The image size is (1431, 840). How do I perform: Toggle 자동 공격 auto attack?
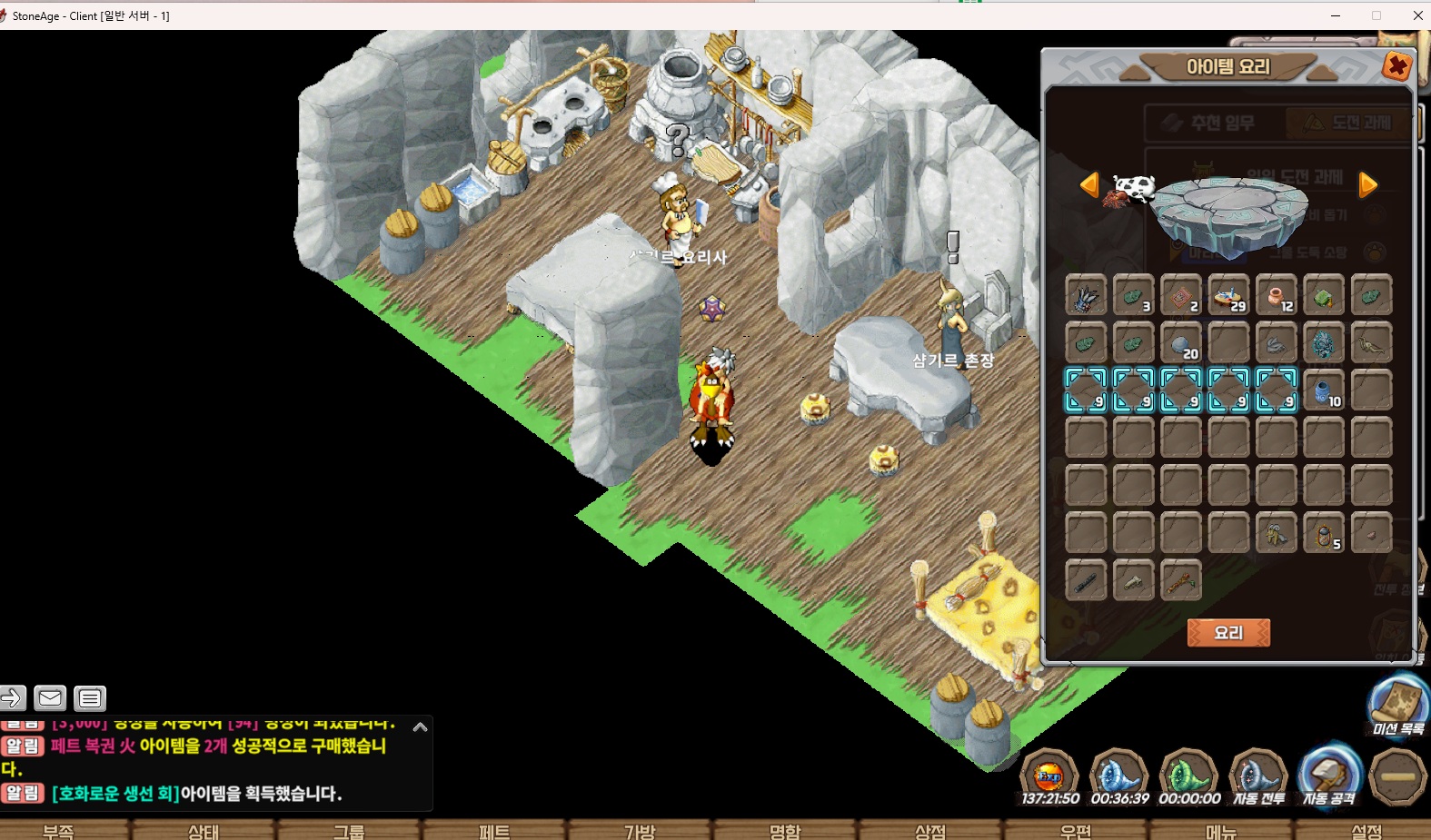click(x=1328, y=776)
